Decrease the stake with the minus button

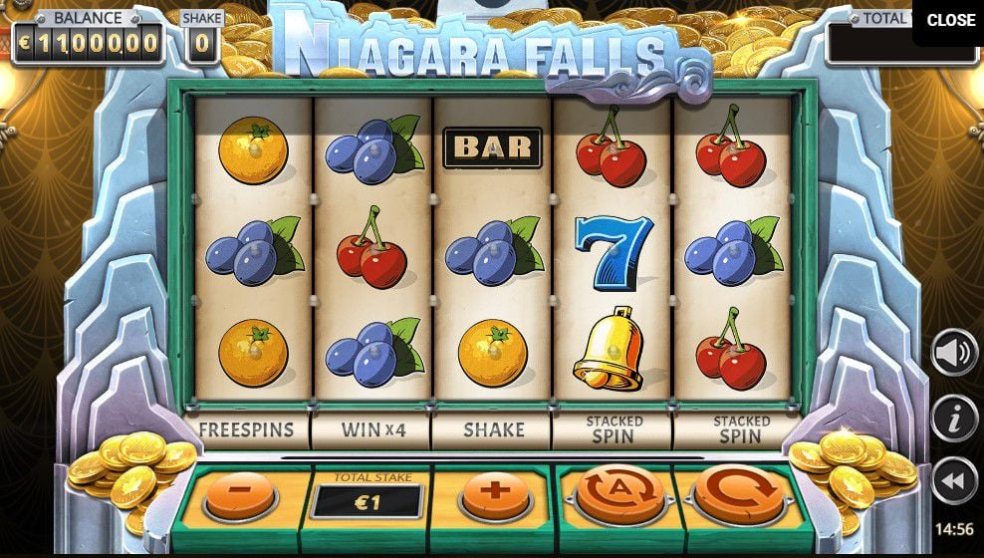click(x=238, y=494)
